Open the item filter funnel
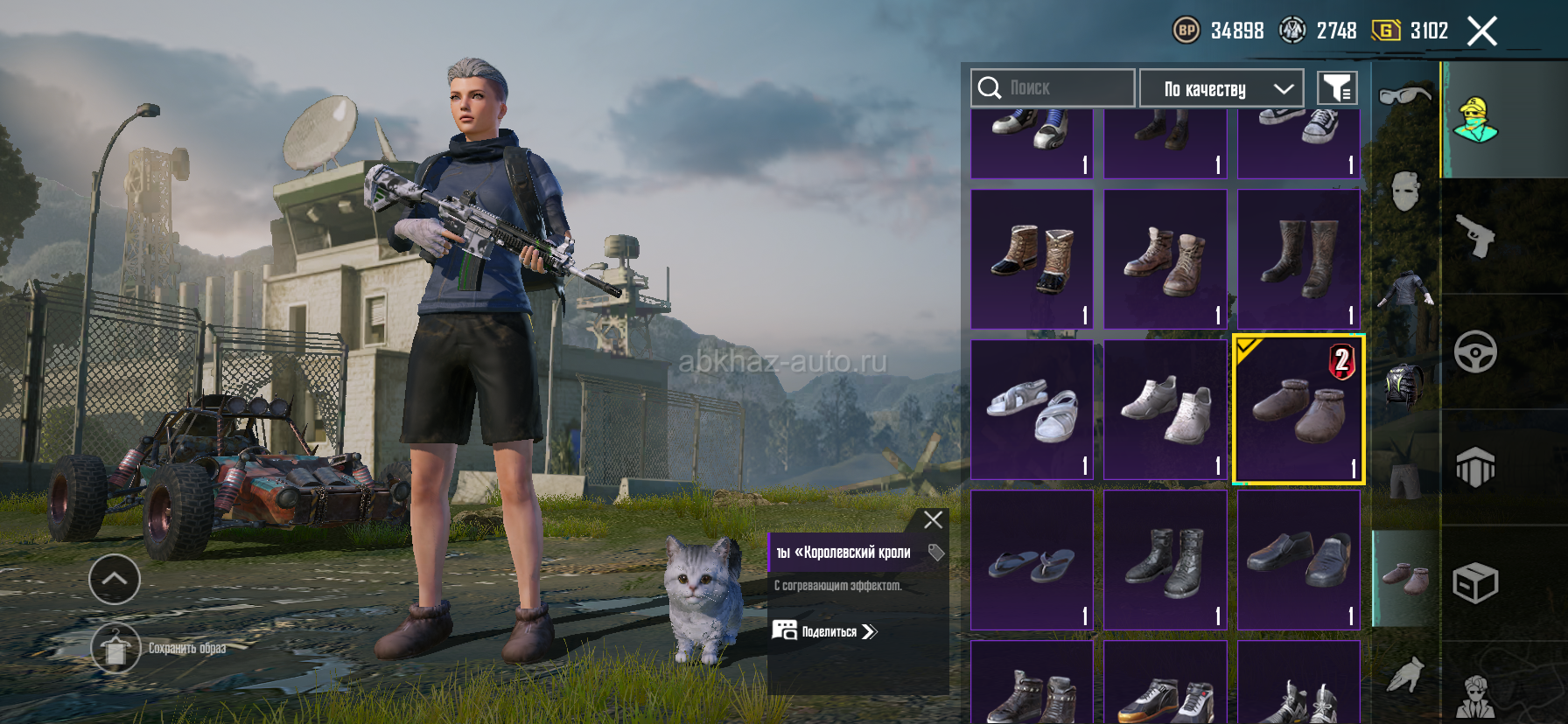 (x=1337, y=88)
